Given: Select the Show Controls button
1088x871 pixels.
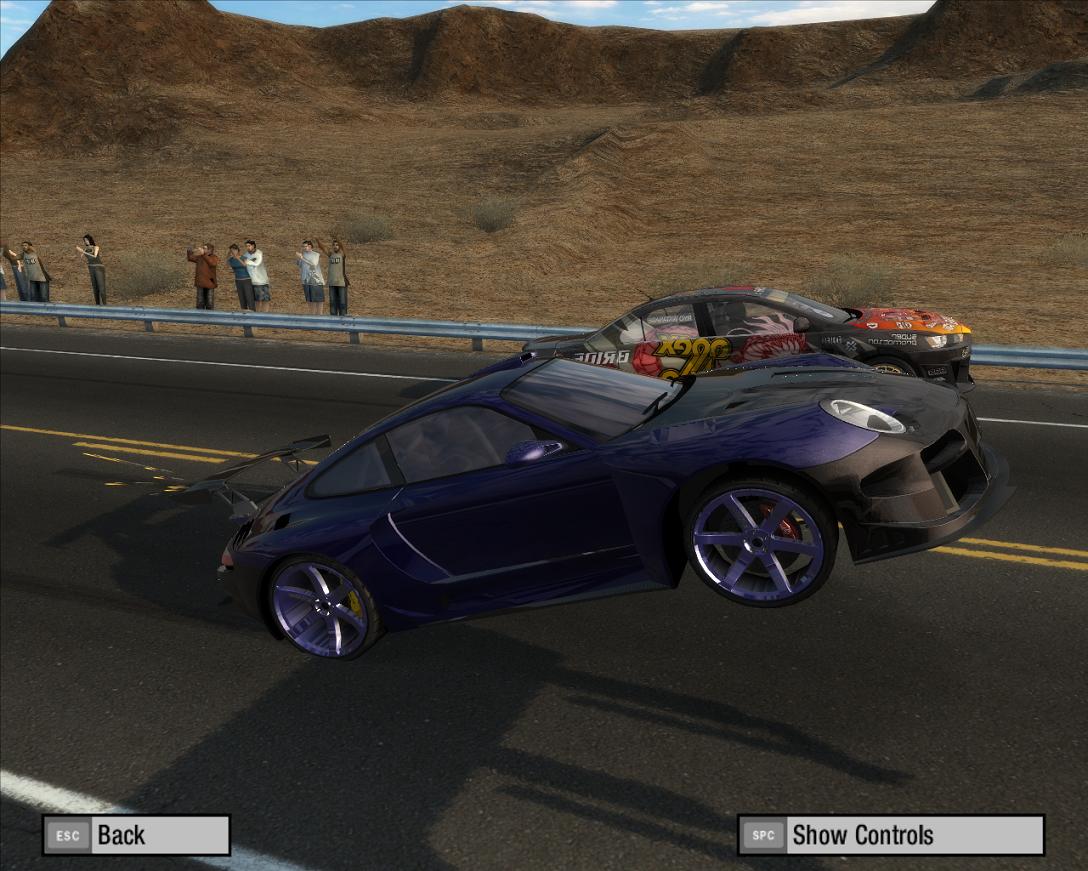Looking at the screenshot, I should click(x=890, y=835).
